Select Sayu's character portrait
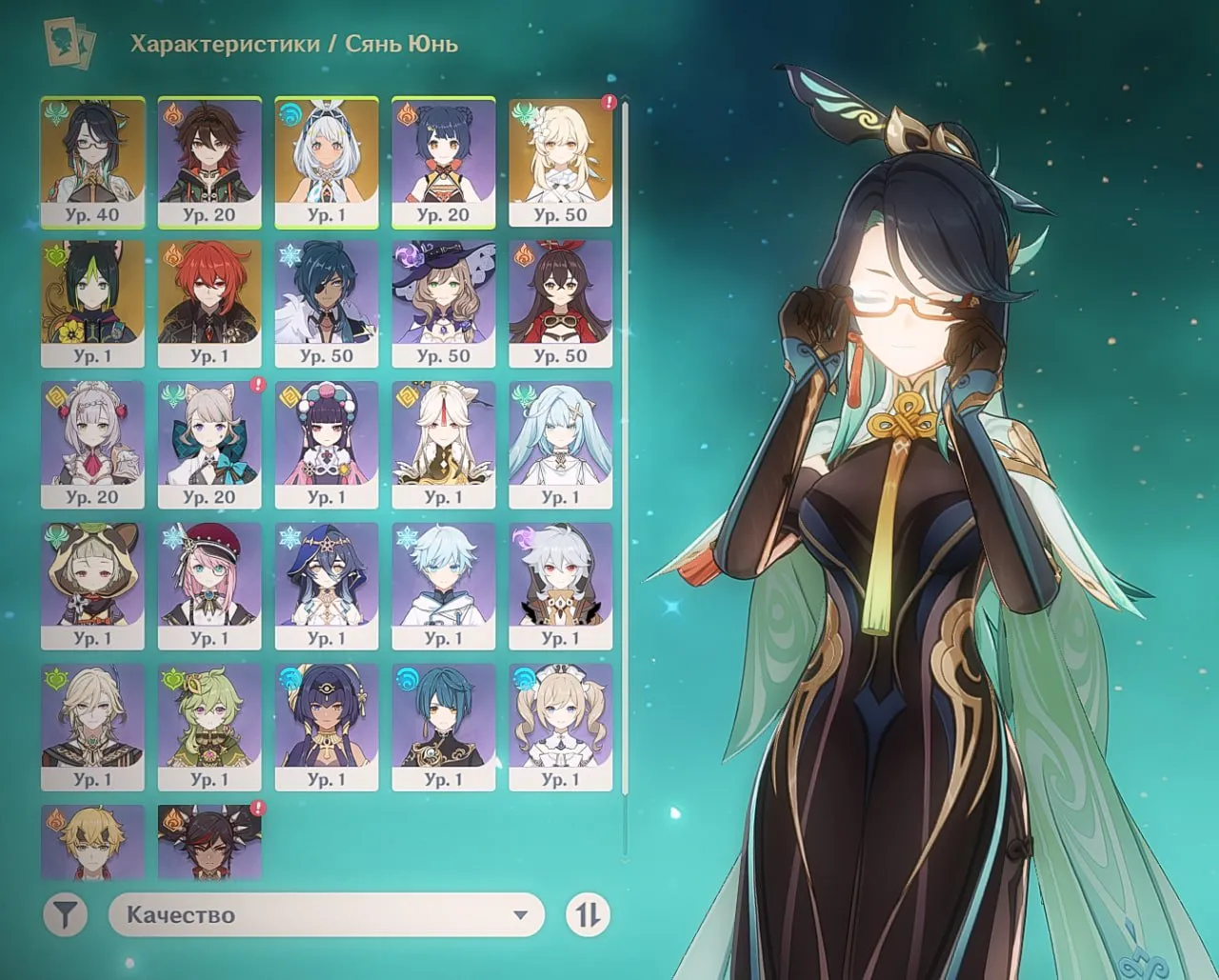Viewport: 1219px width, 980px height. 92,581
